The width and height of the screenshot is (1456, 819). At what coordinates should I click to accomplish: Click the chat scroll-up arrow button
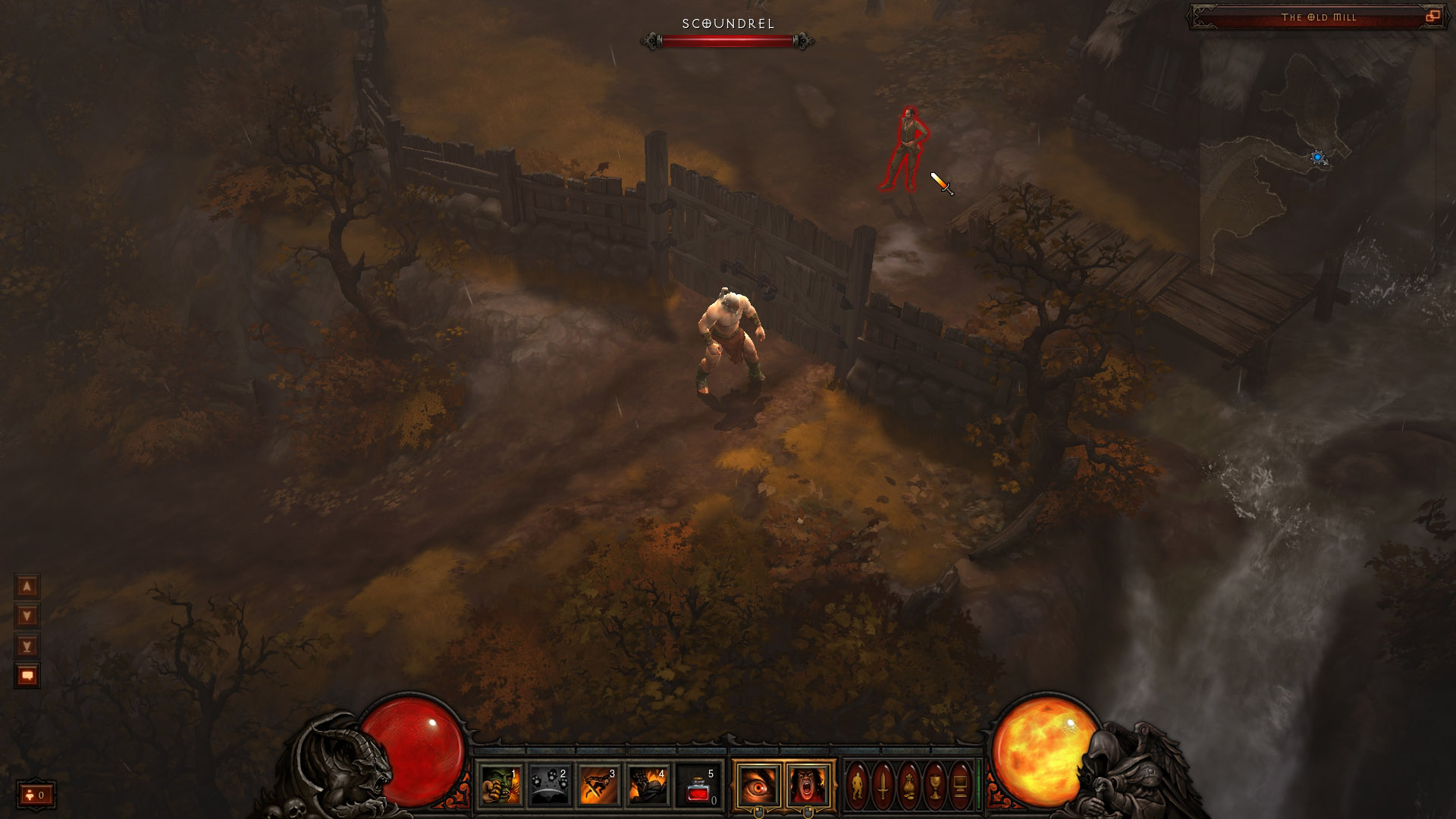click(x=27, y=586)
